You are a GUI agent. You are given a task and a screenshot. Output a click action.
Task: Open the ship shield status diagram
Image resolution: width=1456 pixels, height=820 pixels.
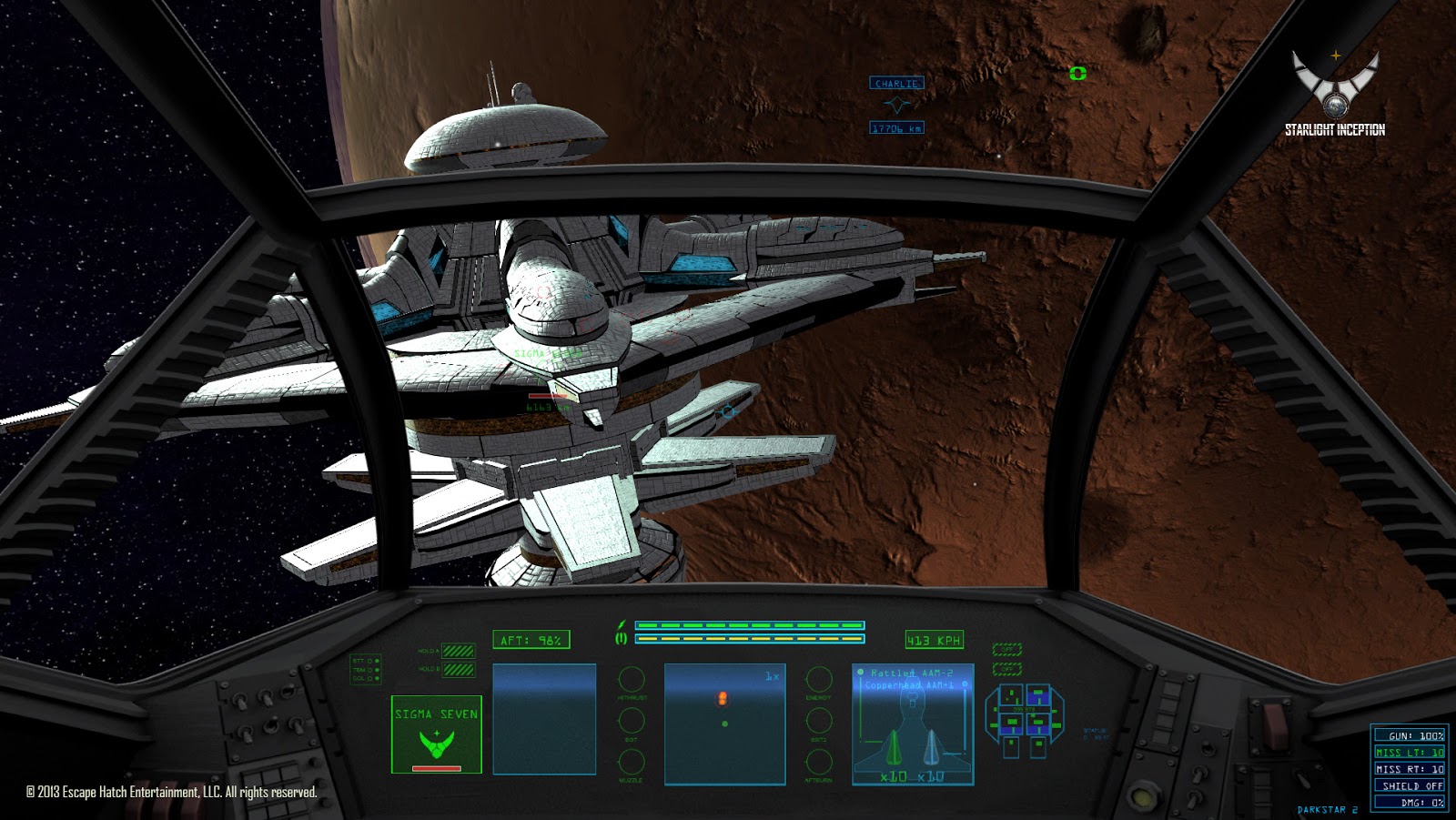tap(1024, 721)
